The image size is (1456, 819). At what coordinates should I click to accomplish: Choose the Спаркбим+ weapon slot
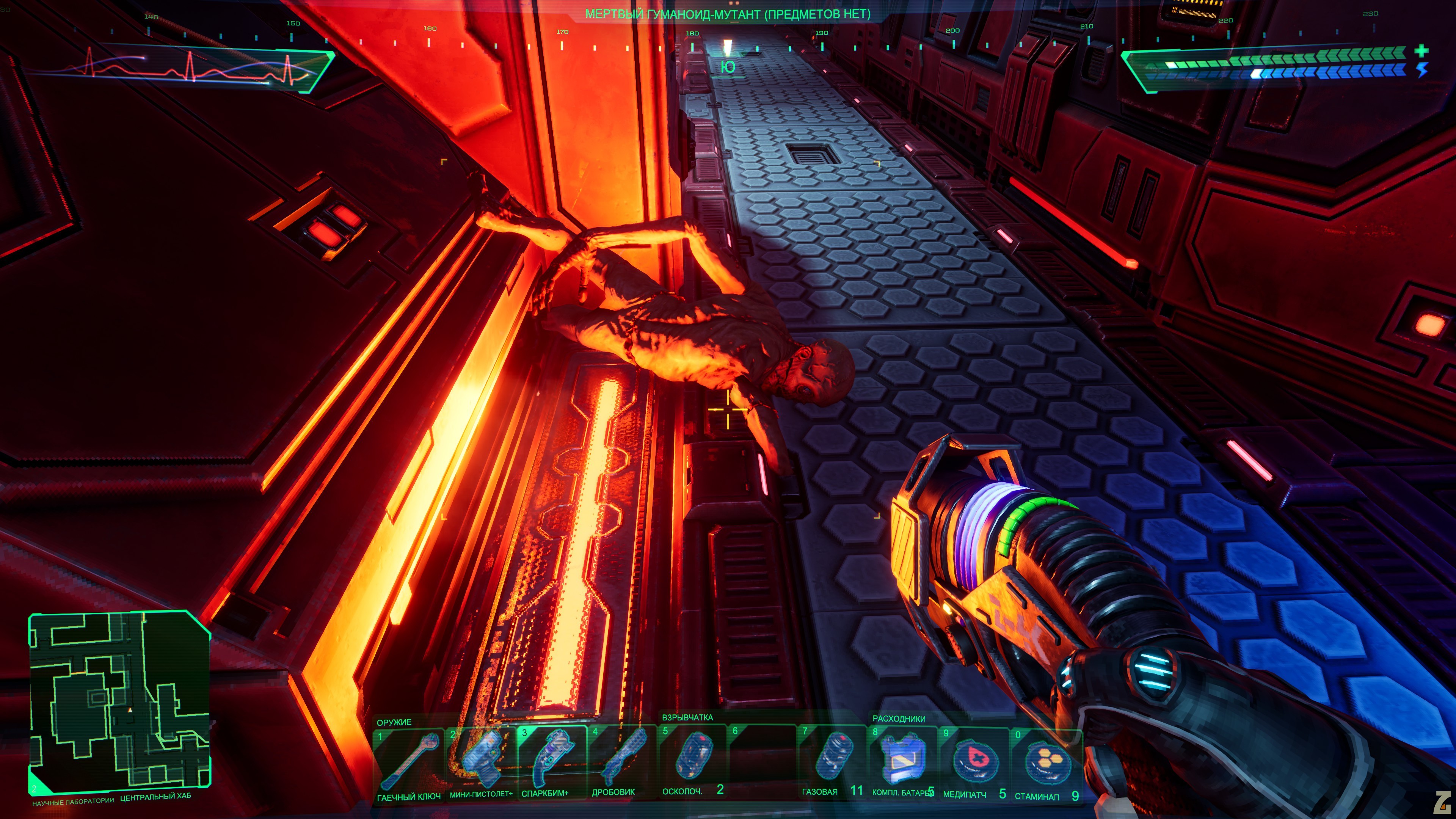click(x=551, y=761)
